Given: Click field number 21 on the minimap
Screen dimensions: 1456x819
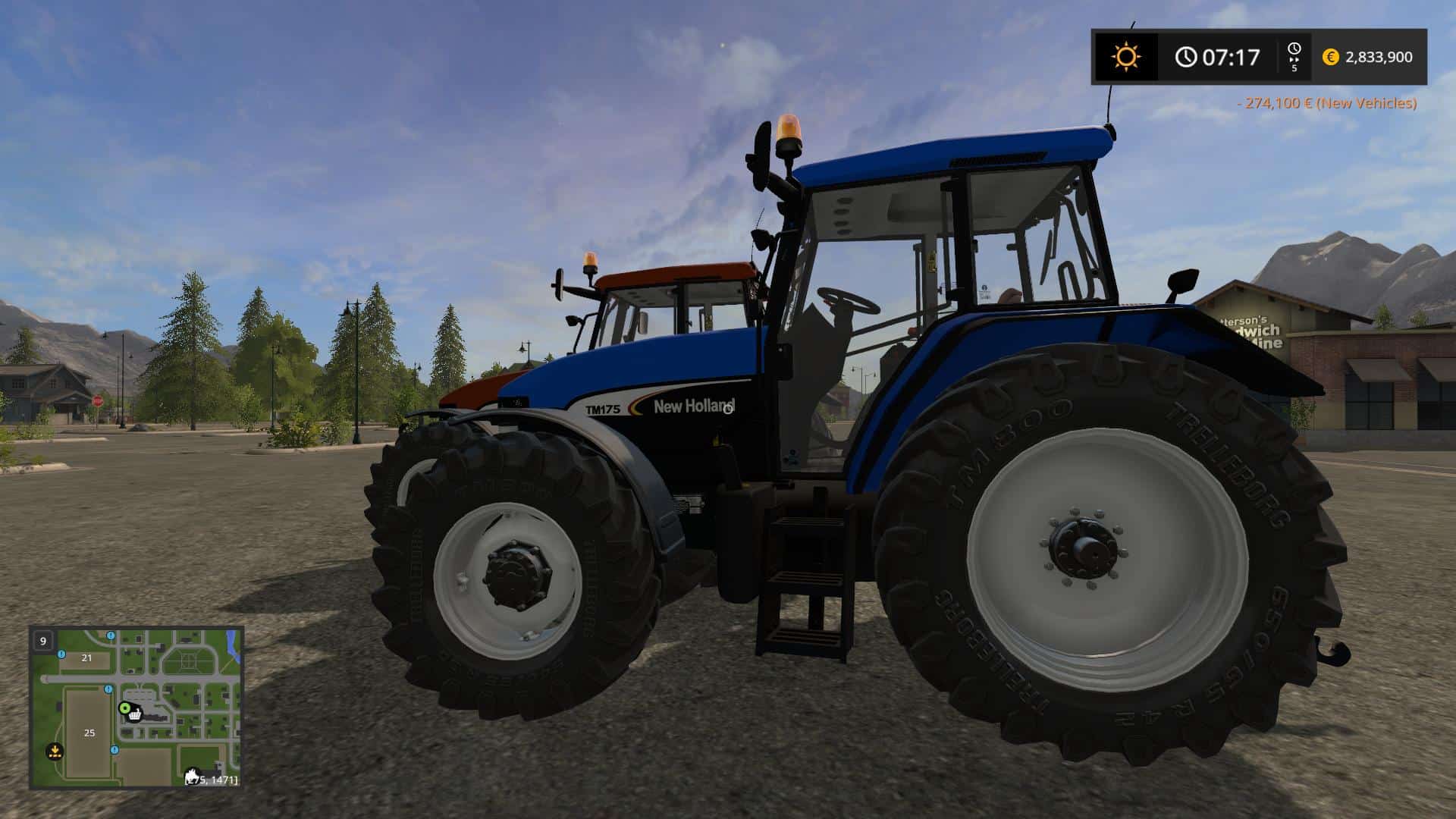Looking at the screenshot, I should (x=86, y=657).
